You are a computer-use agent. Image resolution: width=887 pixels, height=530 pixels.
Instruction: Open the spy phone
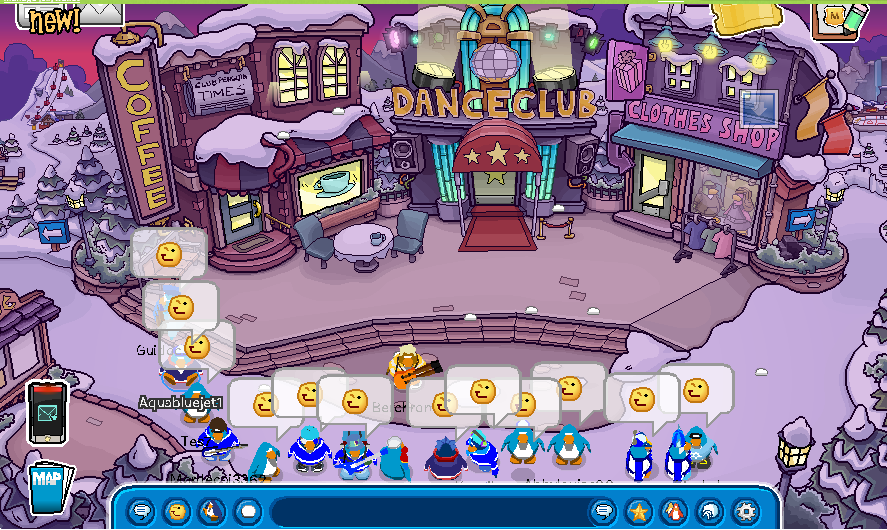(46, 412)
